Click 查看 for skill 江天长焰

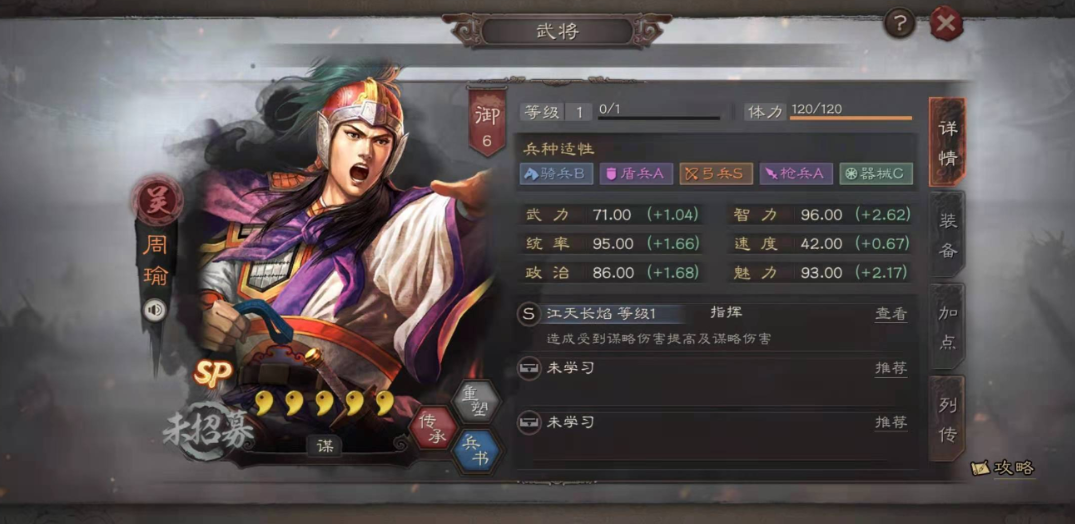tap(890, 314)
